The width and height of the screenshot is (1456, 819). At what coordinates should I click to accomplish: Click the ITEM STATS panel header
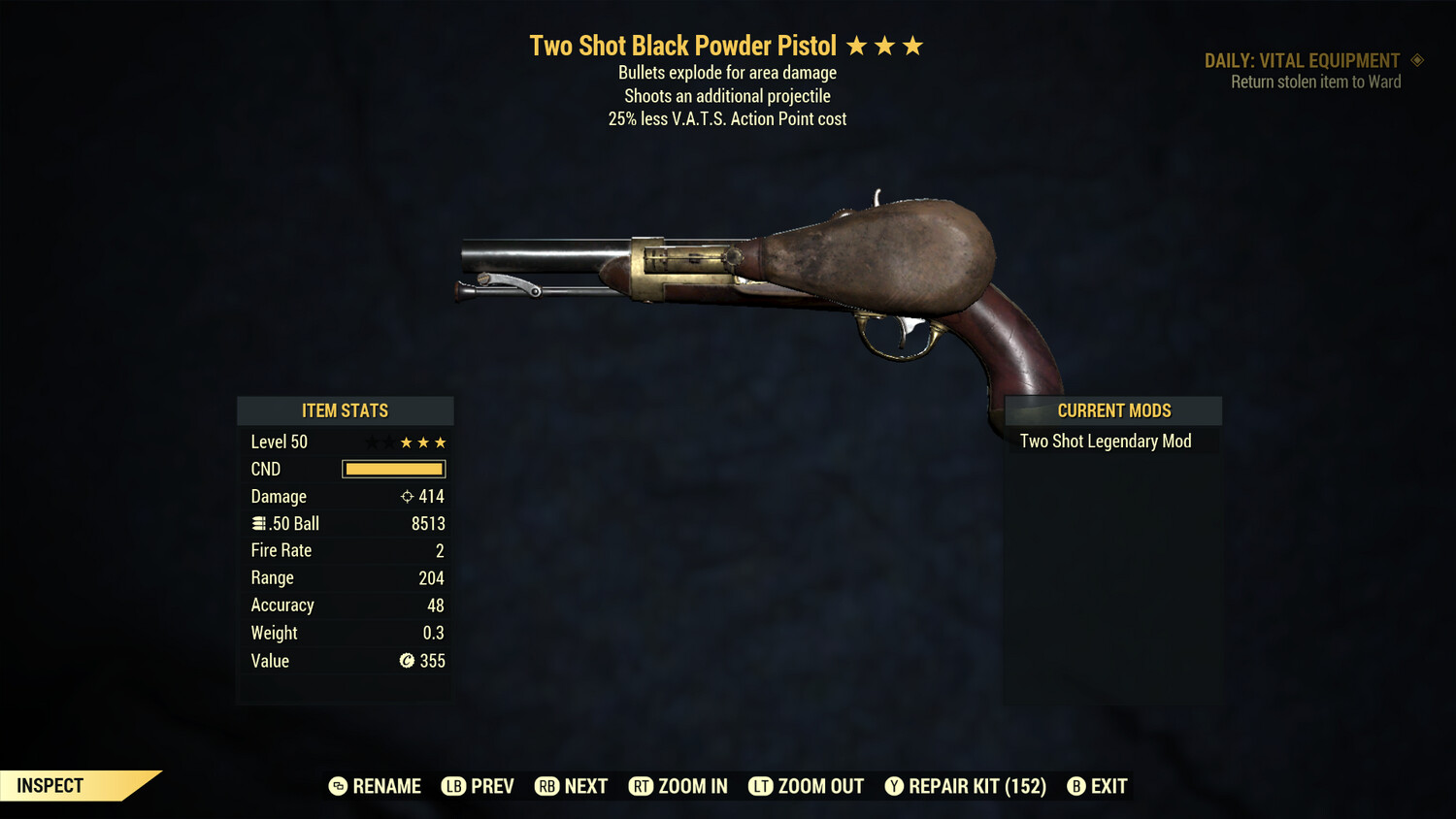[x=346, y=410]
